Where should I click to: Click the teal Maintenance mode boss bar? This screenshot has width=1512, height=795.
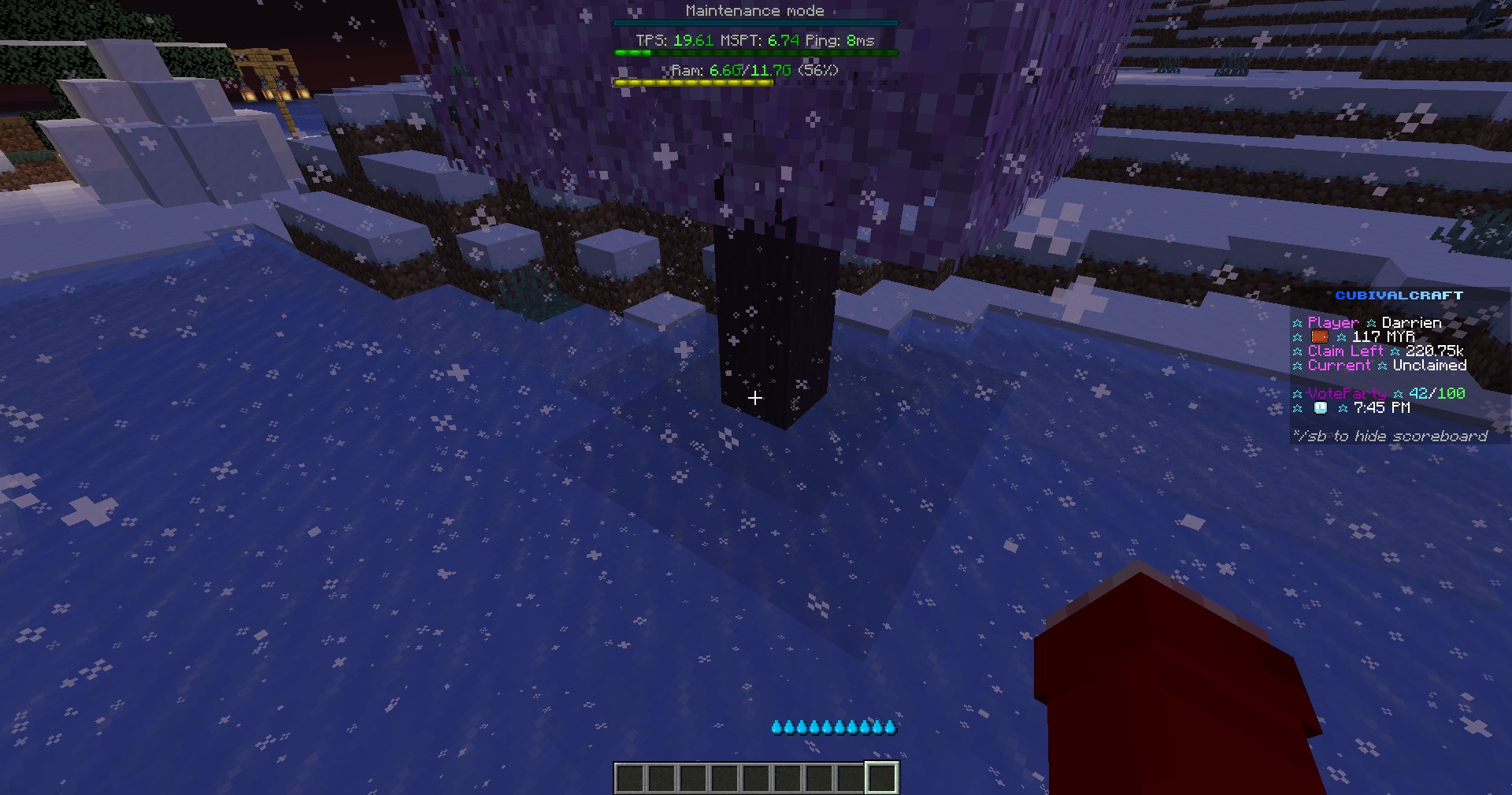[754, 20]
